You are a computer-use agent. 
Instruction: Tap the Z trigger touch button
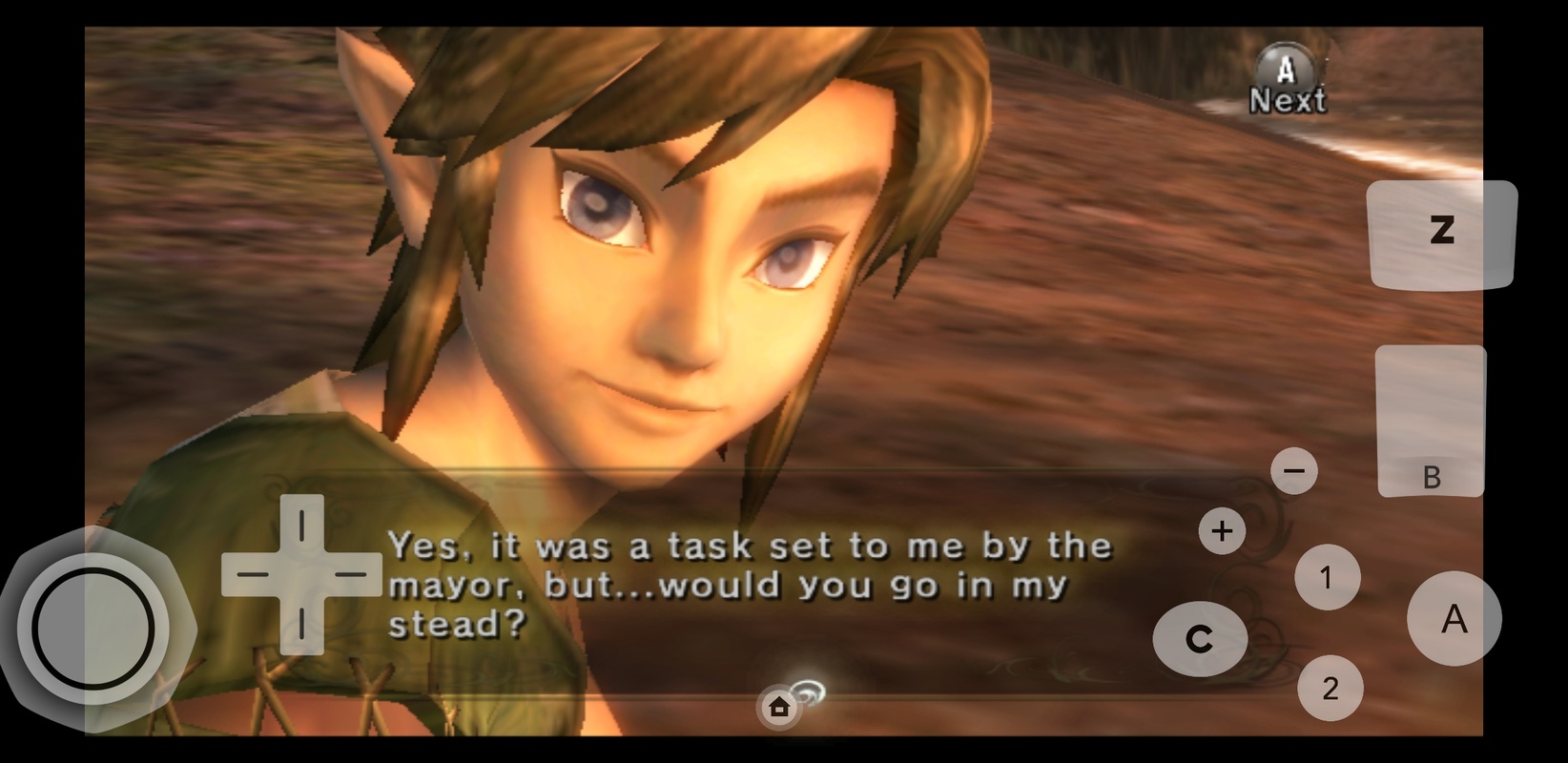(1441, 232)
